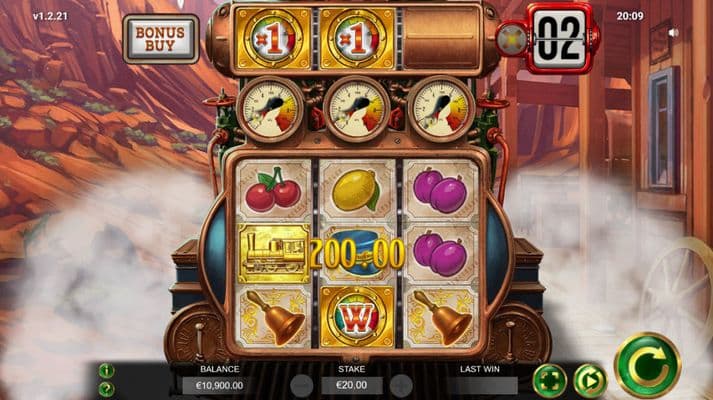Spin the reels with the green button

click(647, 365)
